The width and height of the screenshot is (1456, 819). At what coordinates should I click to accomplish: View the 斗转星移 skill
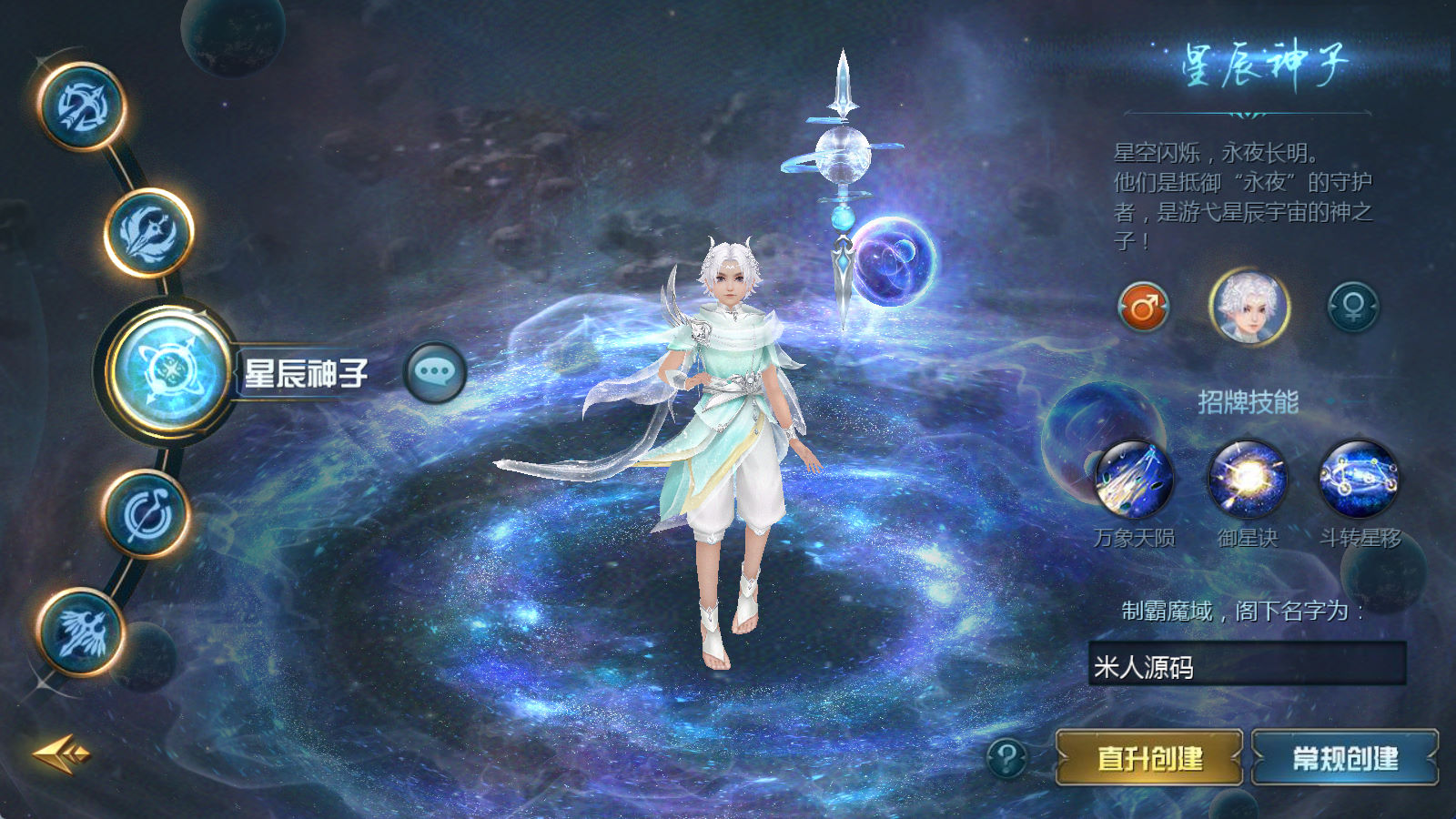click(1360, 480)
